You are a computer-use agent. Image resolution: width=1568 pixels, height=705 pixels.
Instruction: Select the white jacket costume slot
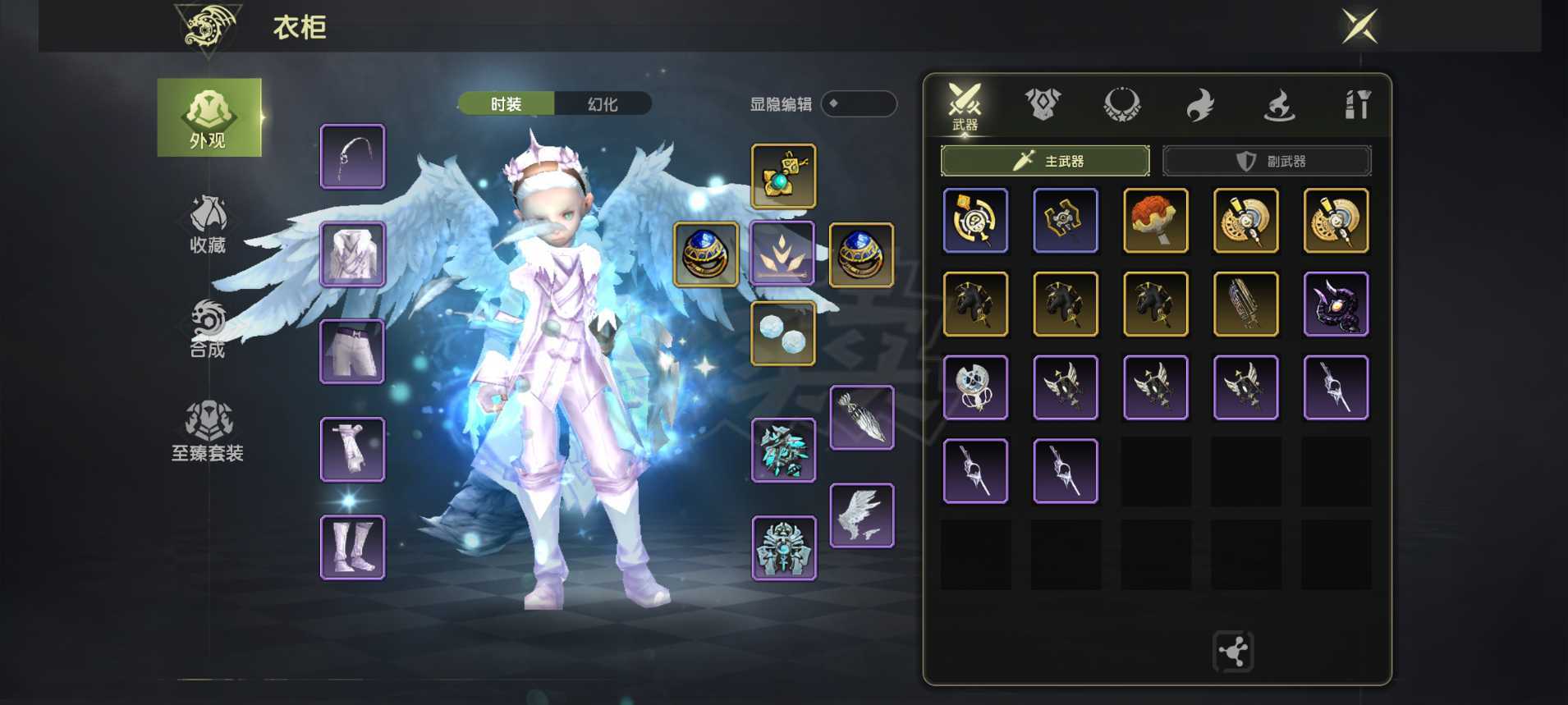(352, 254)
